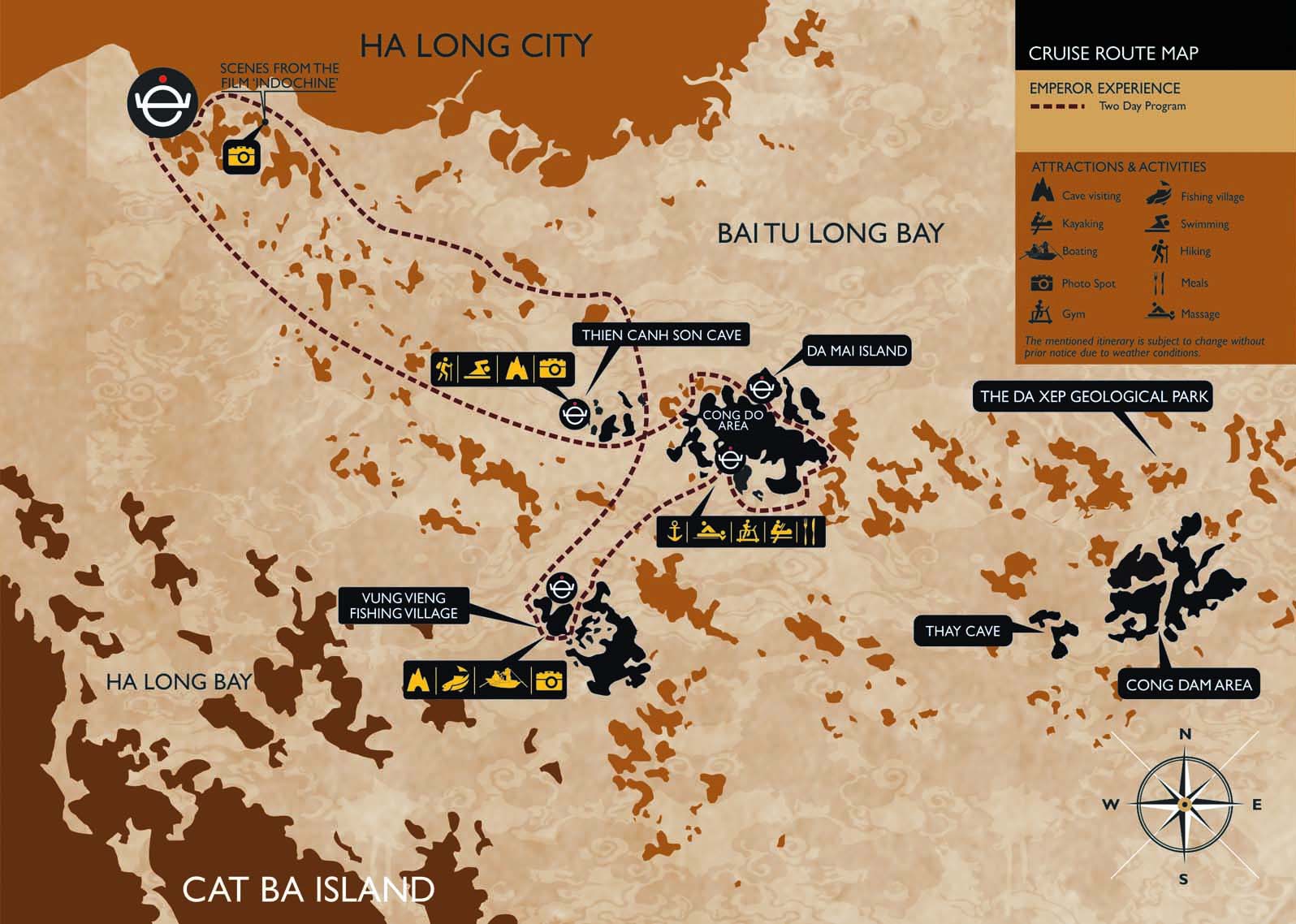Click the Da Mai Island marker label

pyautogui.click(x=856, y=351)
